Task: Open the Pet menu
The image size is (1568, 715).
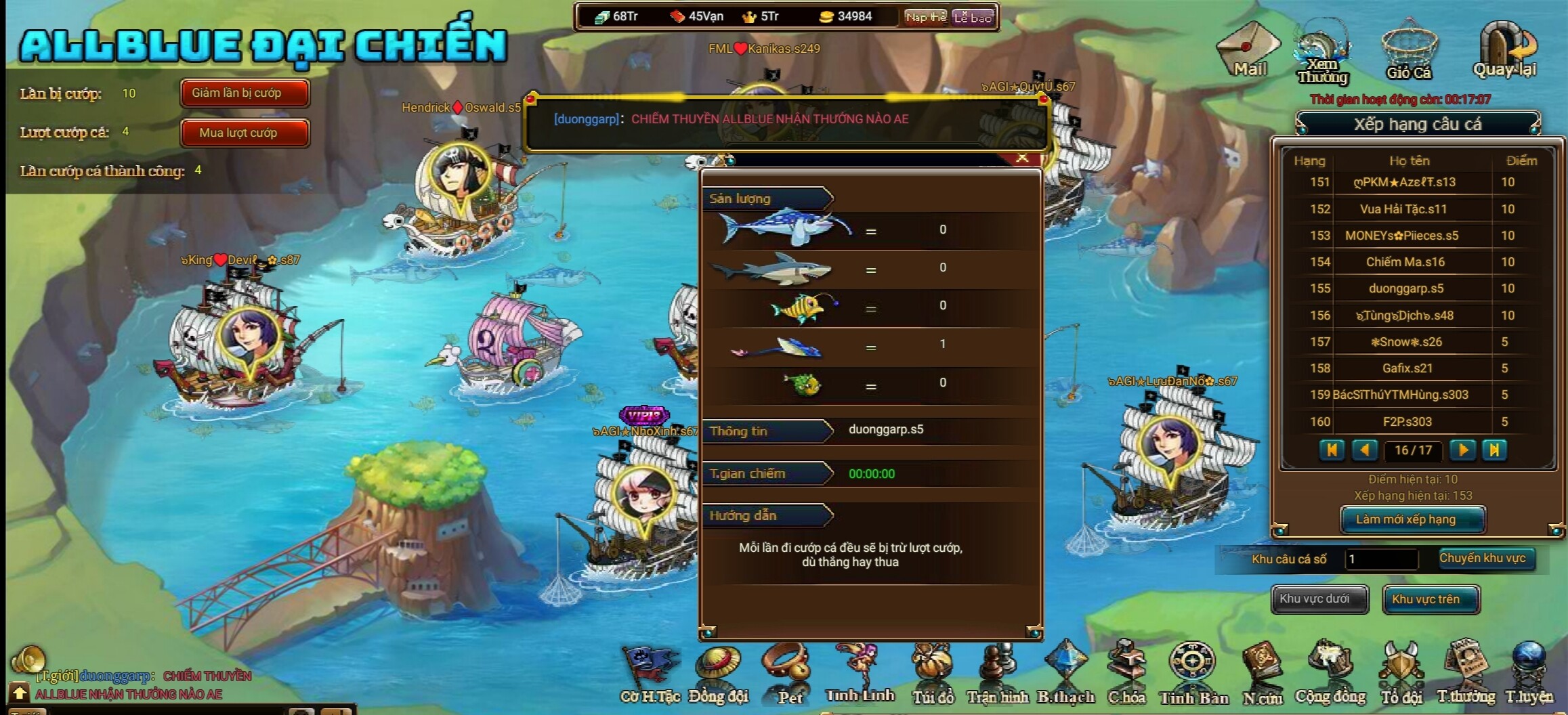Action: click(x=789, y=675)
